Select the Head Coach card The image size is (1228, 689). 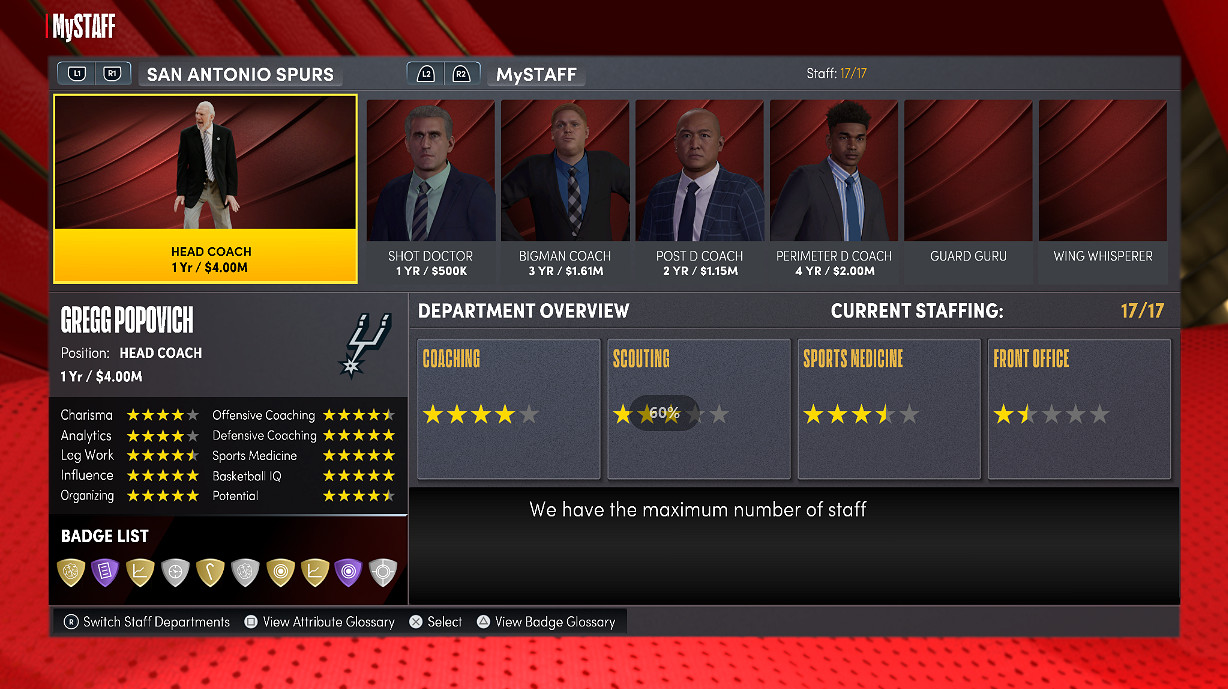point(205,189)
